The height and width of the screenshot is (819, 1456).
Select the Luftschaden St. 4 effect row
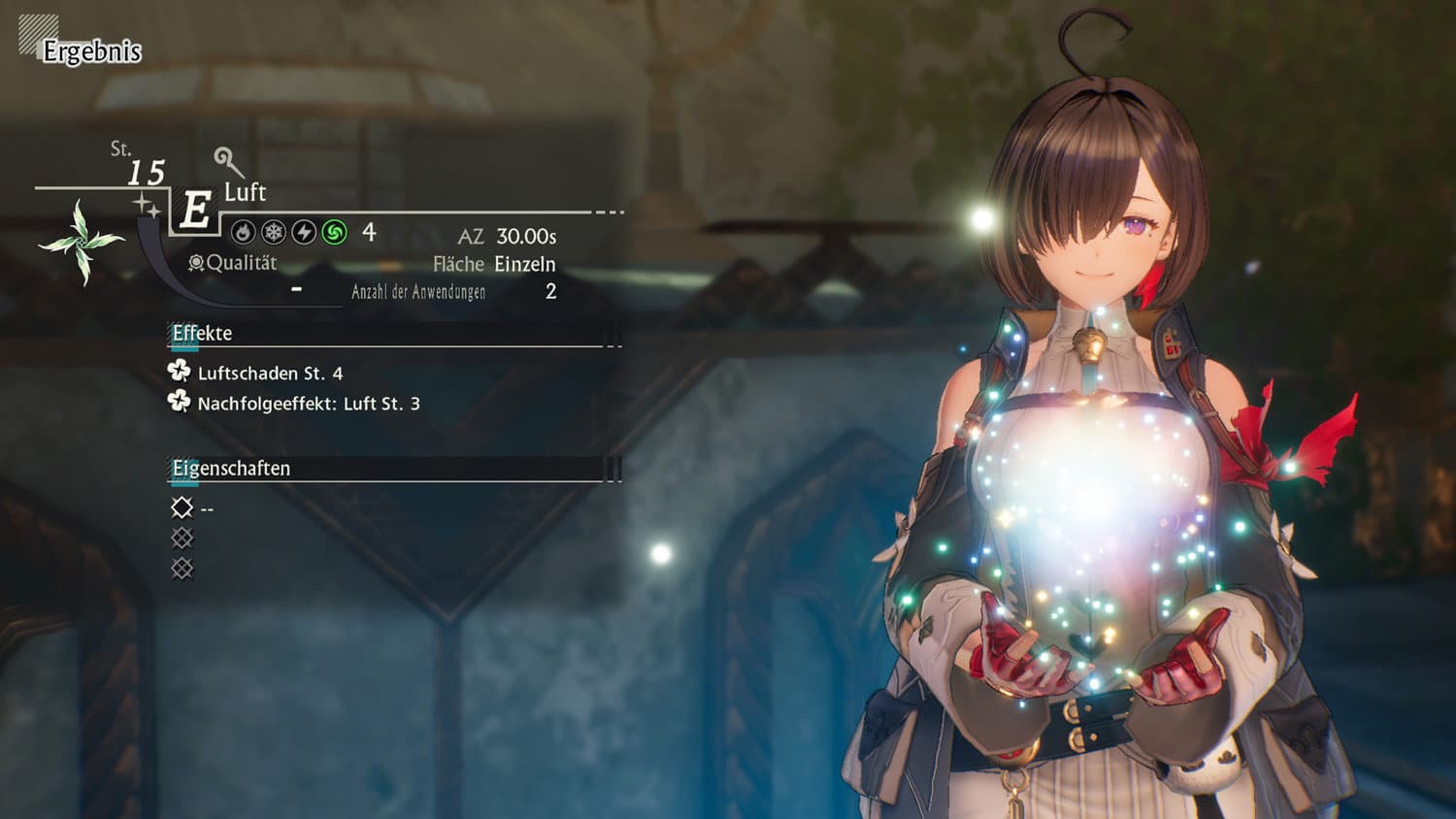(x=269, y=373)
